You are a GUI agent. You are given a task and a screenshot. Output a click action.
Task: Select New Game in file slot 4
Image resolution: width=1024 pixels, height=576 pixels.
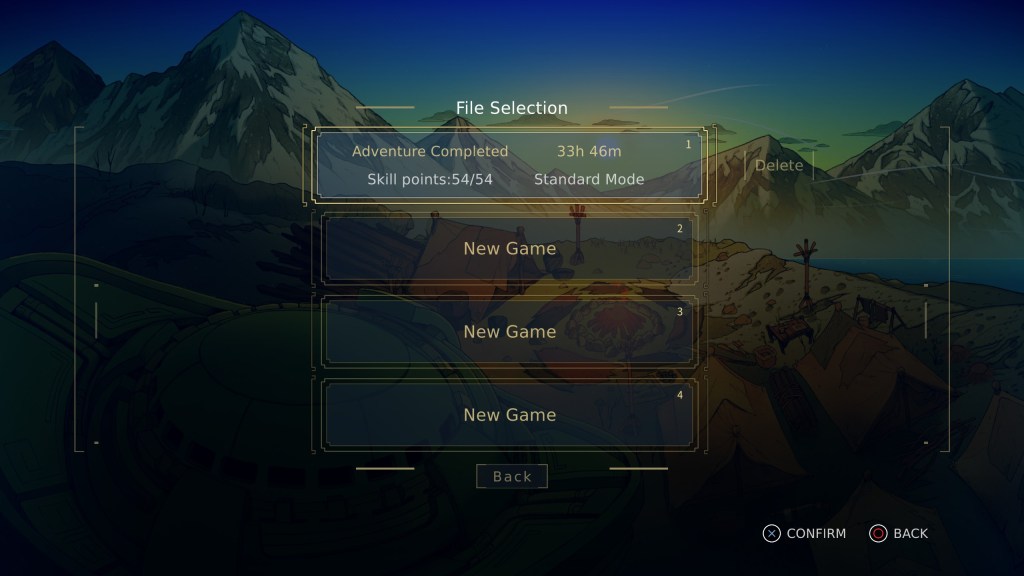tap(509, 414)
